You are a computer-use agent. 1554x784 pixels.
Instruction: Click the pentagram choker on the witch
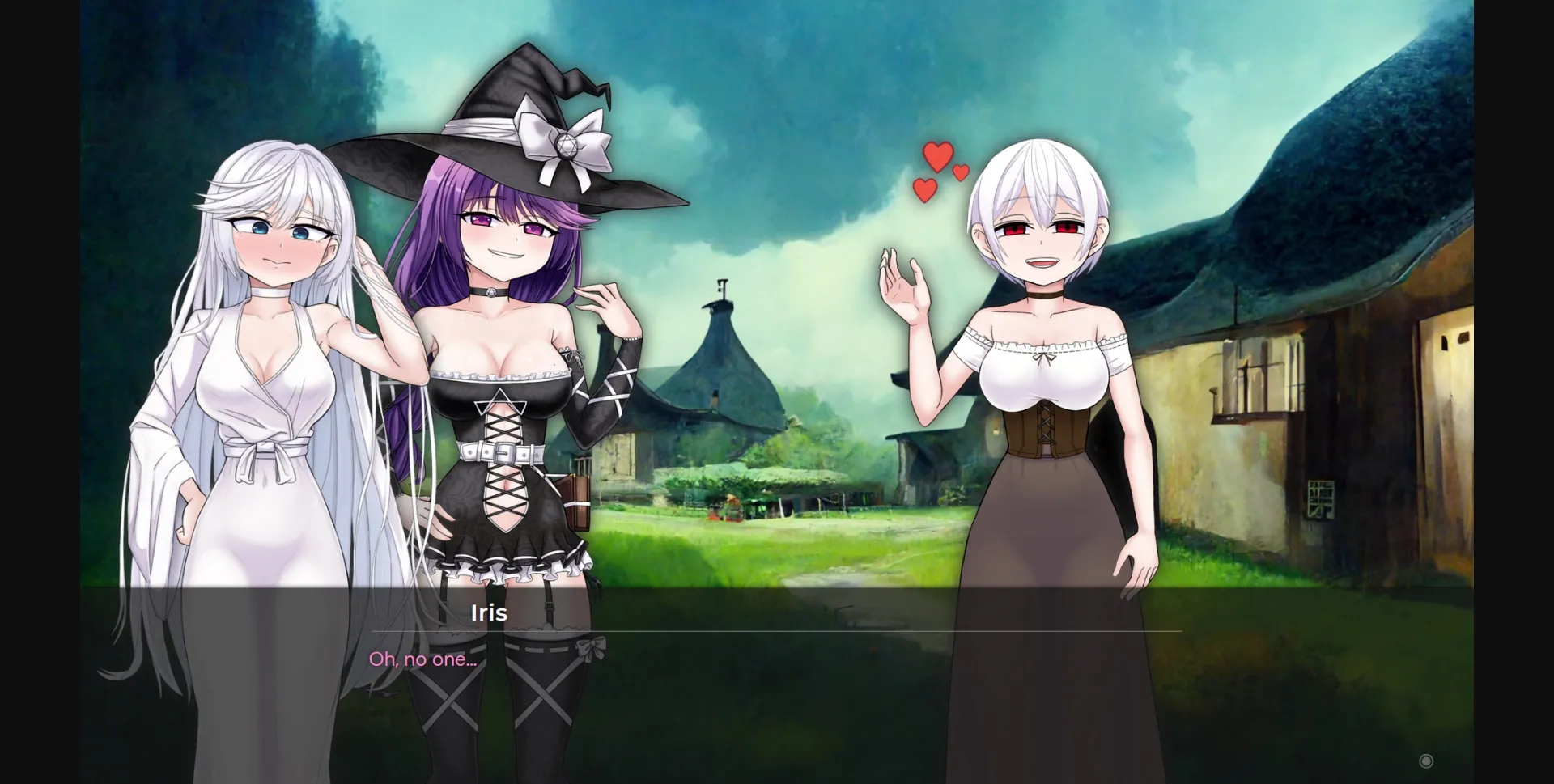point(492,293)
